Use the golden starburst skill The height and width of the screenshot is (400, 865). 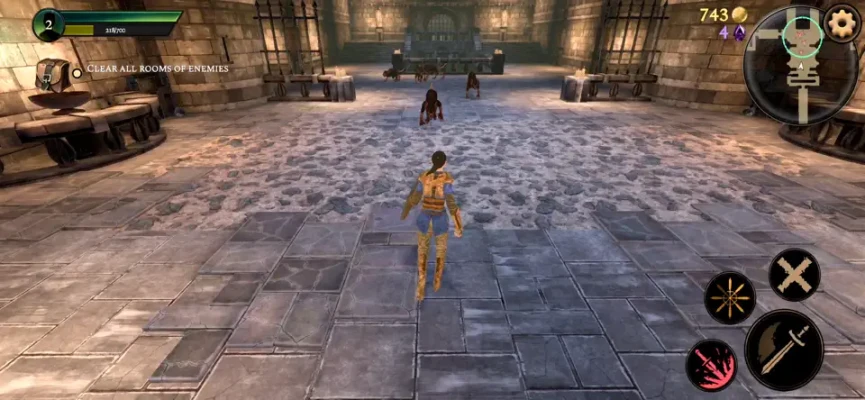tap(729, 297)
